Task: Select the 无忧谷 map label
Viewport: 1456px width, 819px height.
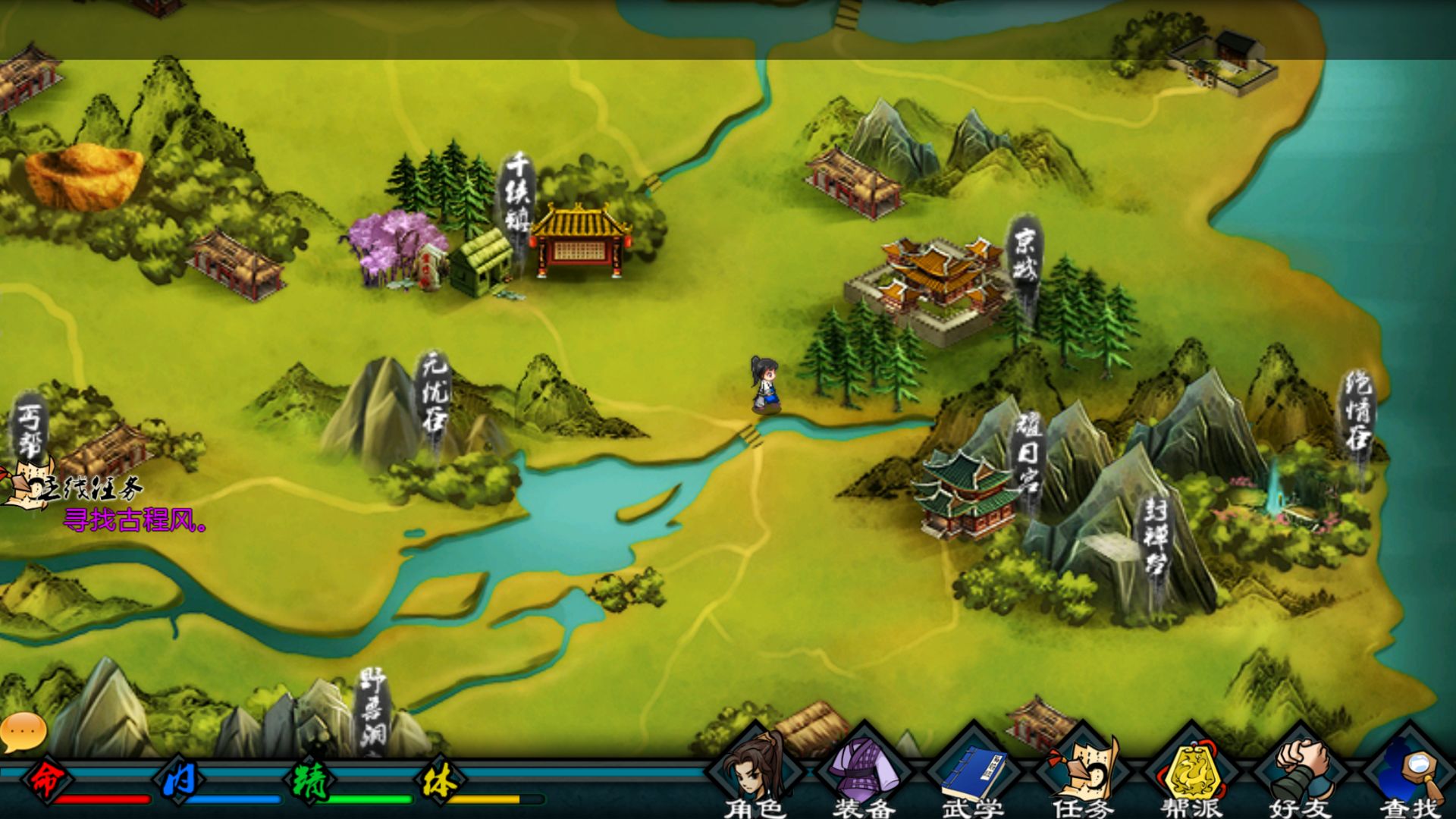Action: 435,394
